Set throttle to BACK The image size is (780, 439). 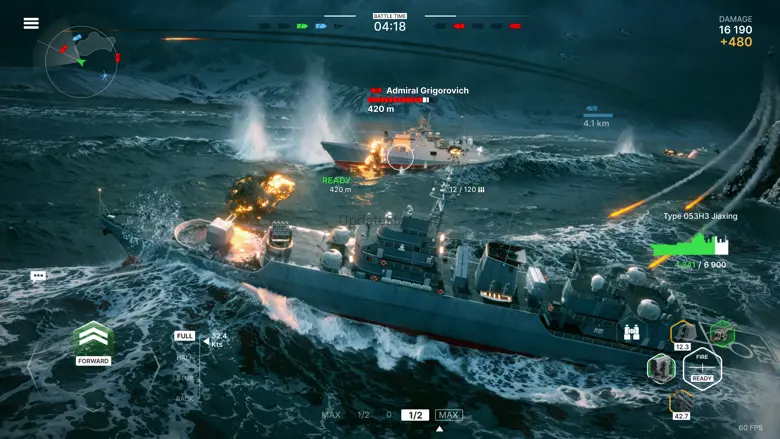185,397
